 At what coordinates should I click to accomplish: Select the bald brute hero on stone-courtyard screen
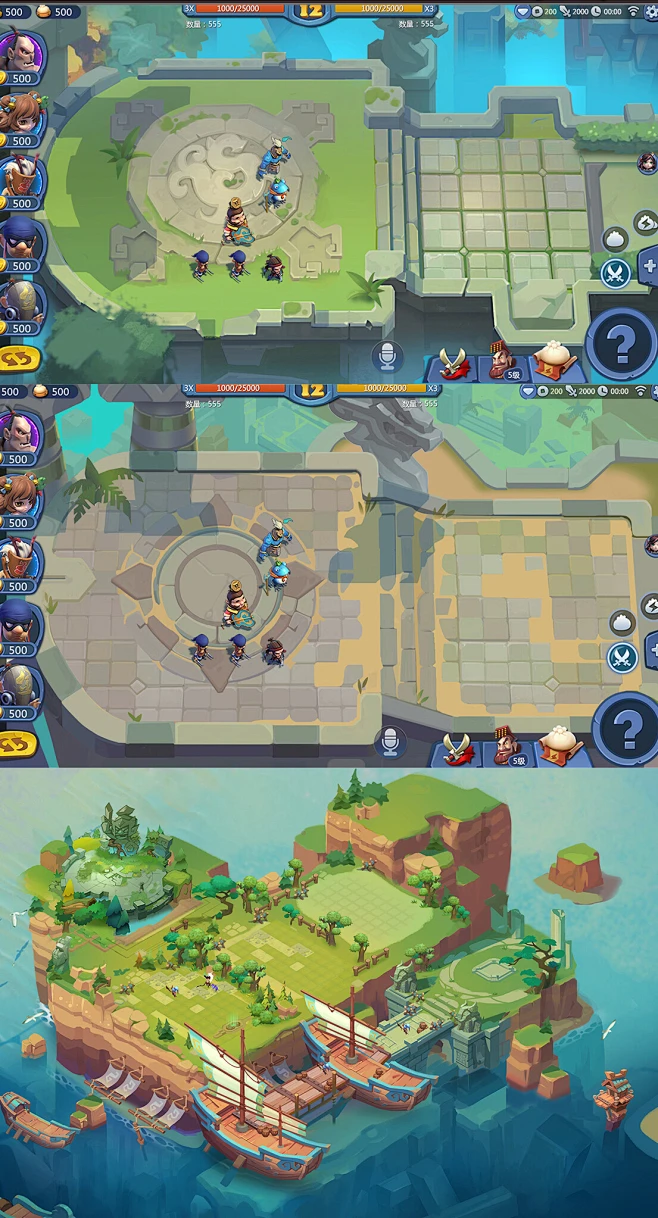(18, 431)
